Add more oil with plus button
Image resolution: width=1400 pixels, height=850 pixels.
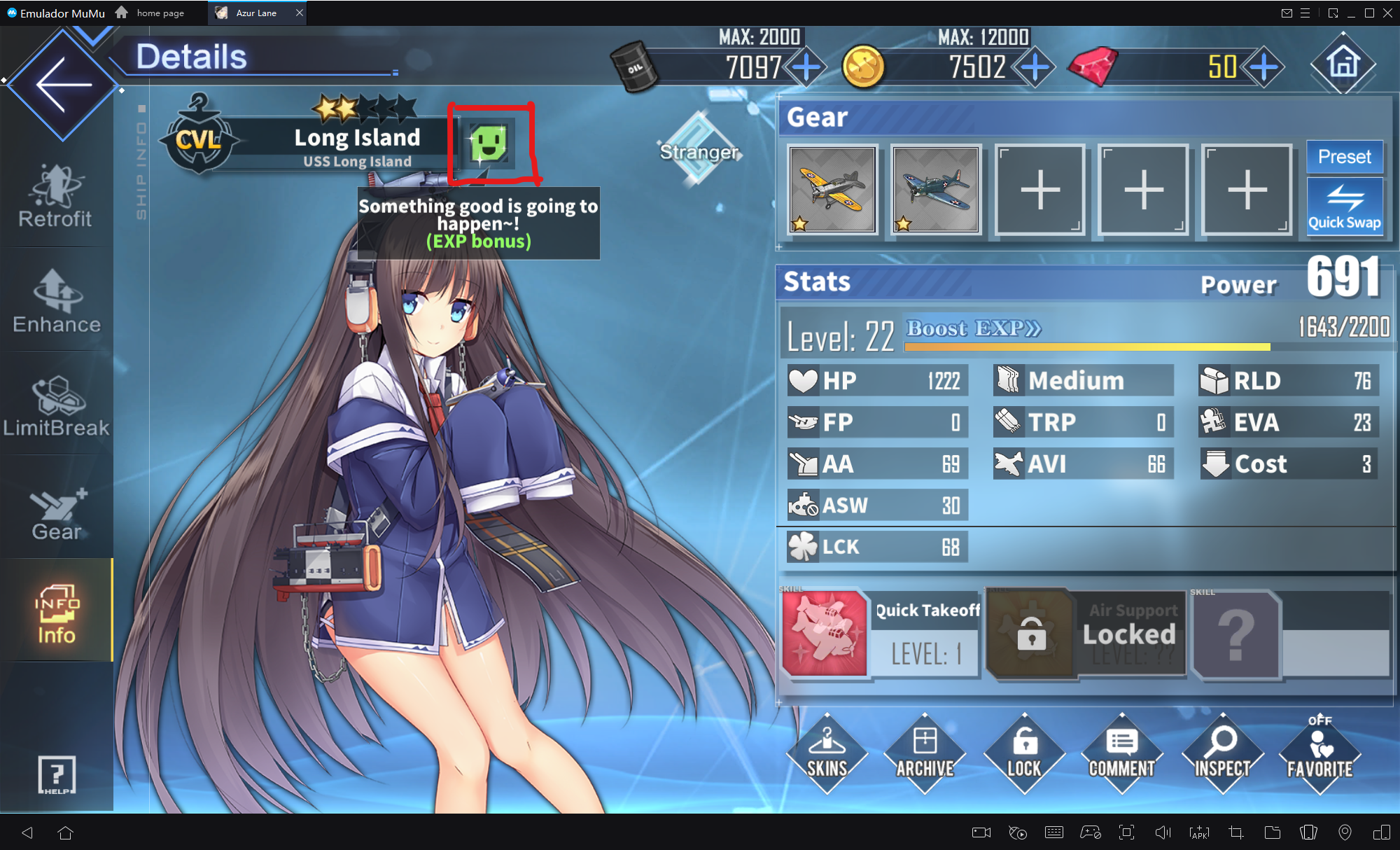[806, 68]
